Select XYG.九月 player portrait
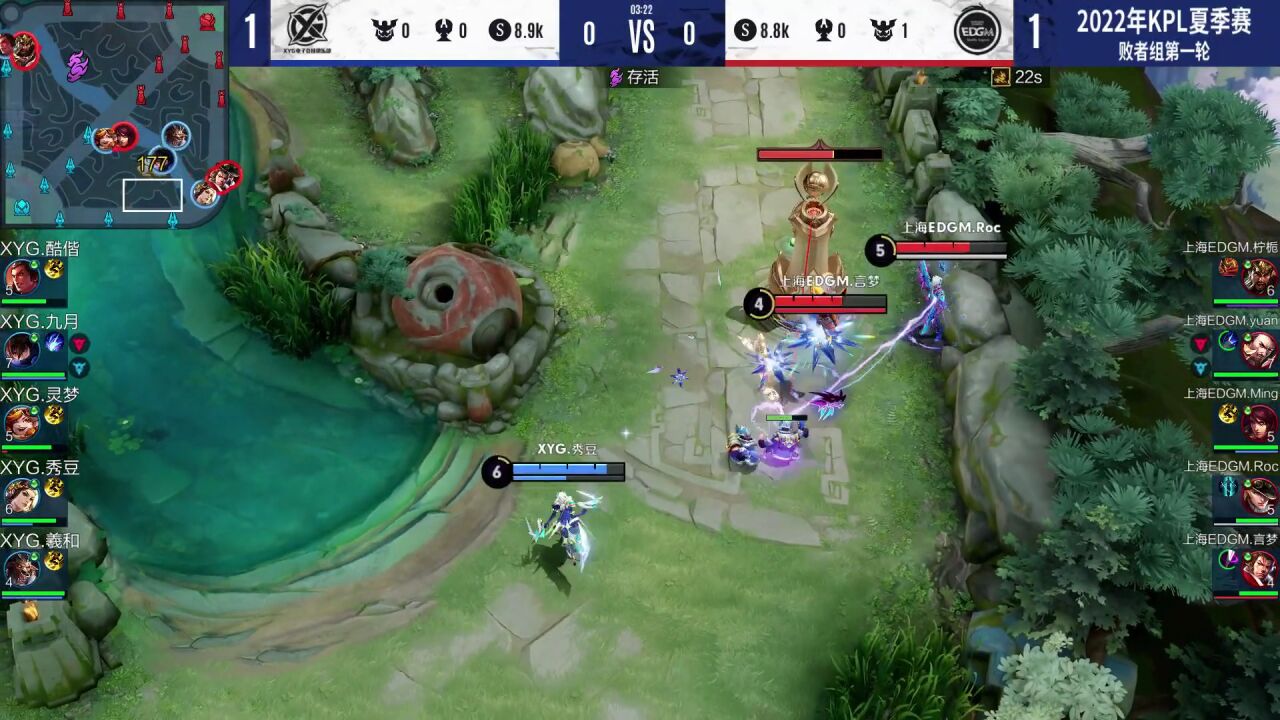This screenshot has width=1280, height=720. (x=20, y=349)
